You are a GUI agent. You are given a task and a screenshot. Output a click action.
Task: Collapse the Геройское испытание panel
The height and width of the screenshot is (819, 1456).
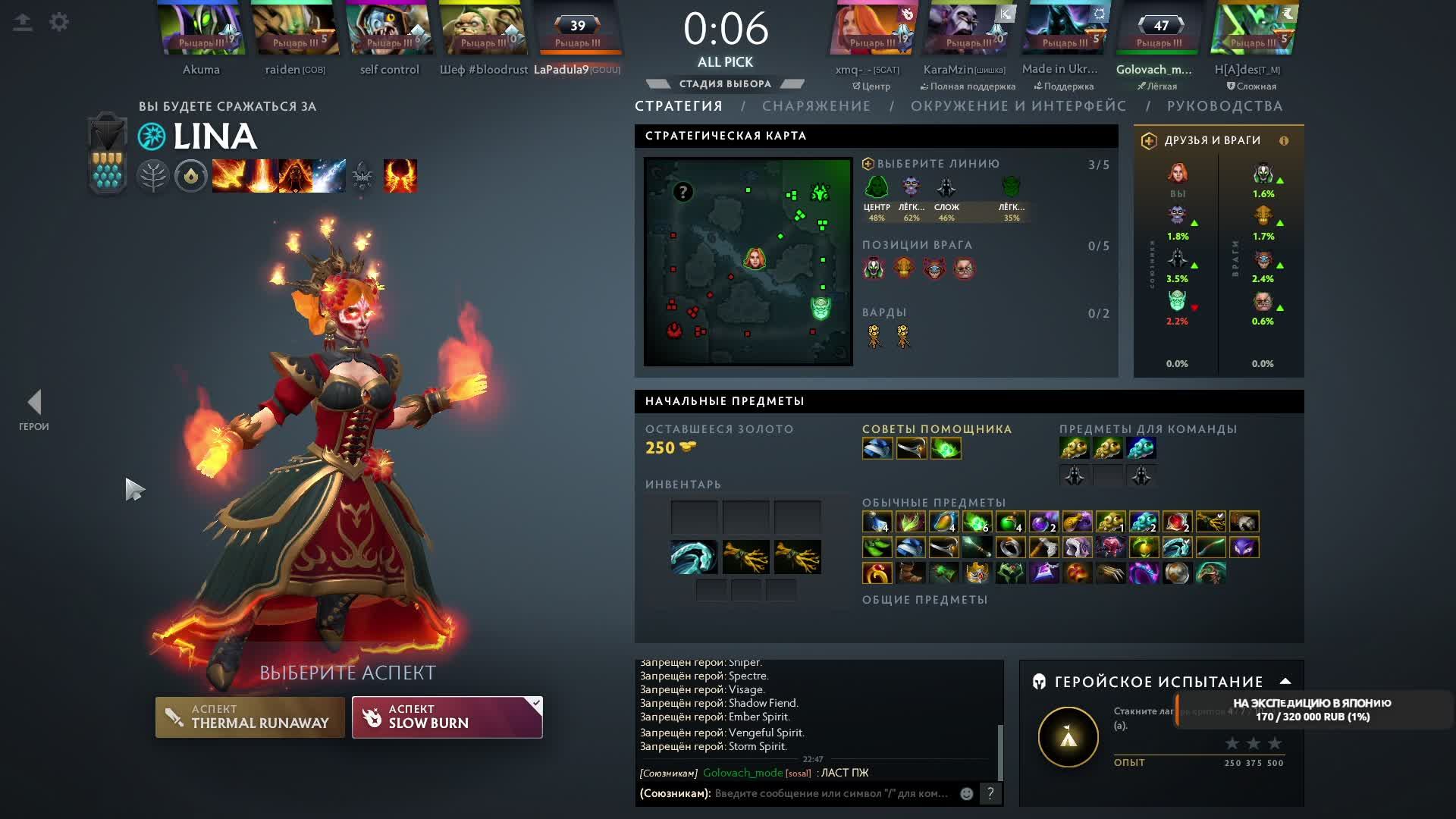tap(1285, 681)
